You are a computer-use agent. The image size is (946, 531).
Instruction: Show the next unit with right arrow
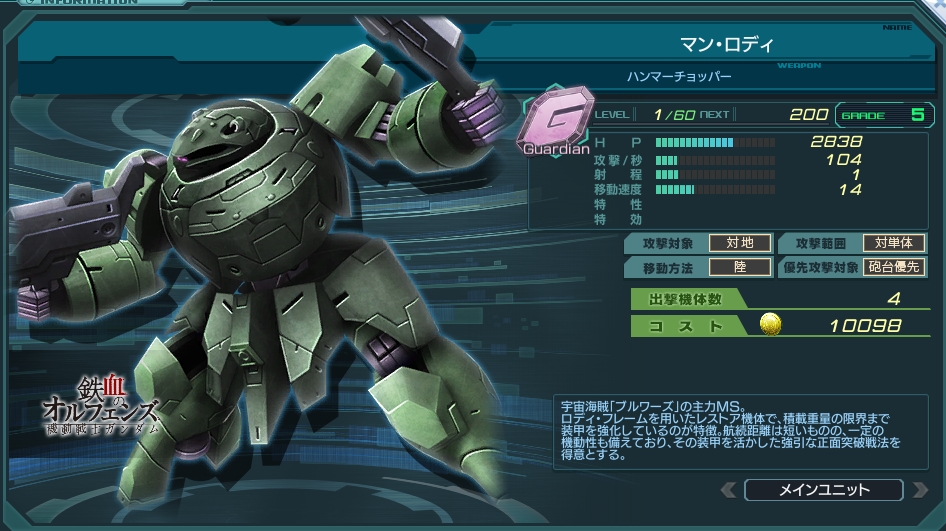[x=918, y=490]
